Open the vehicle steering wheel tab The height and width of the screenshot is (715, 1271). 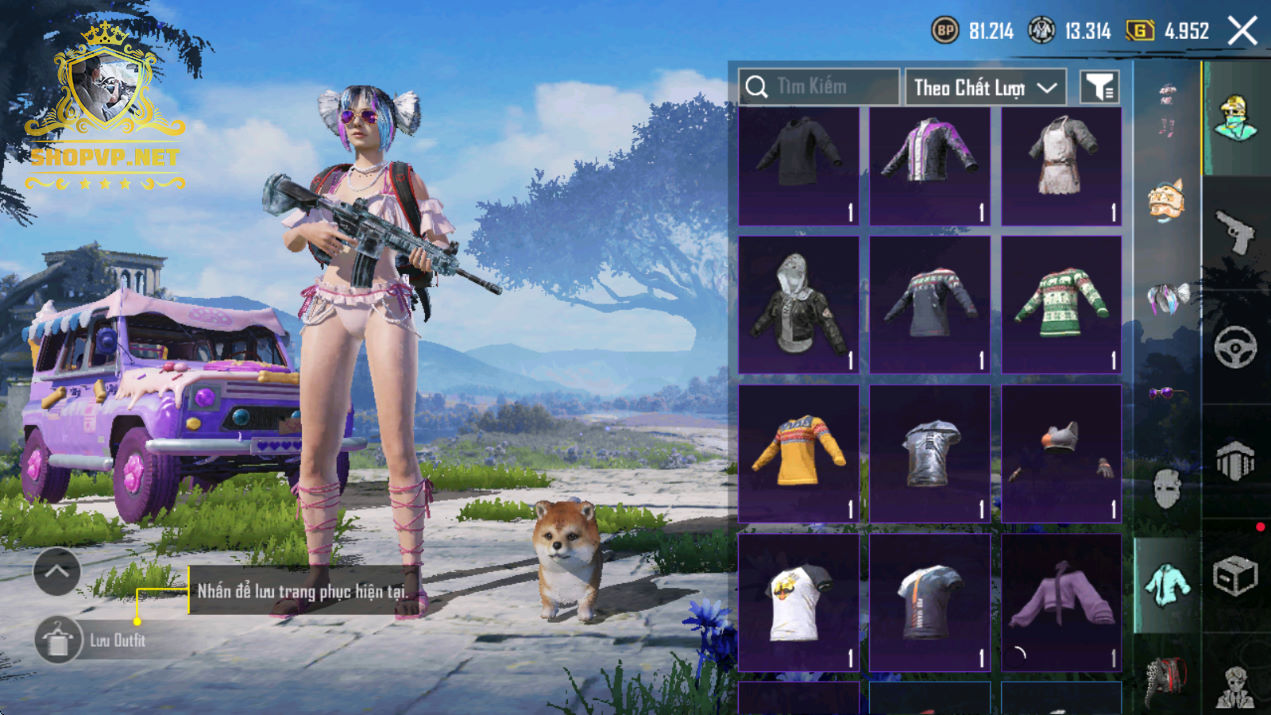pyautogui.click(x=1236, y=347)
